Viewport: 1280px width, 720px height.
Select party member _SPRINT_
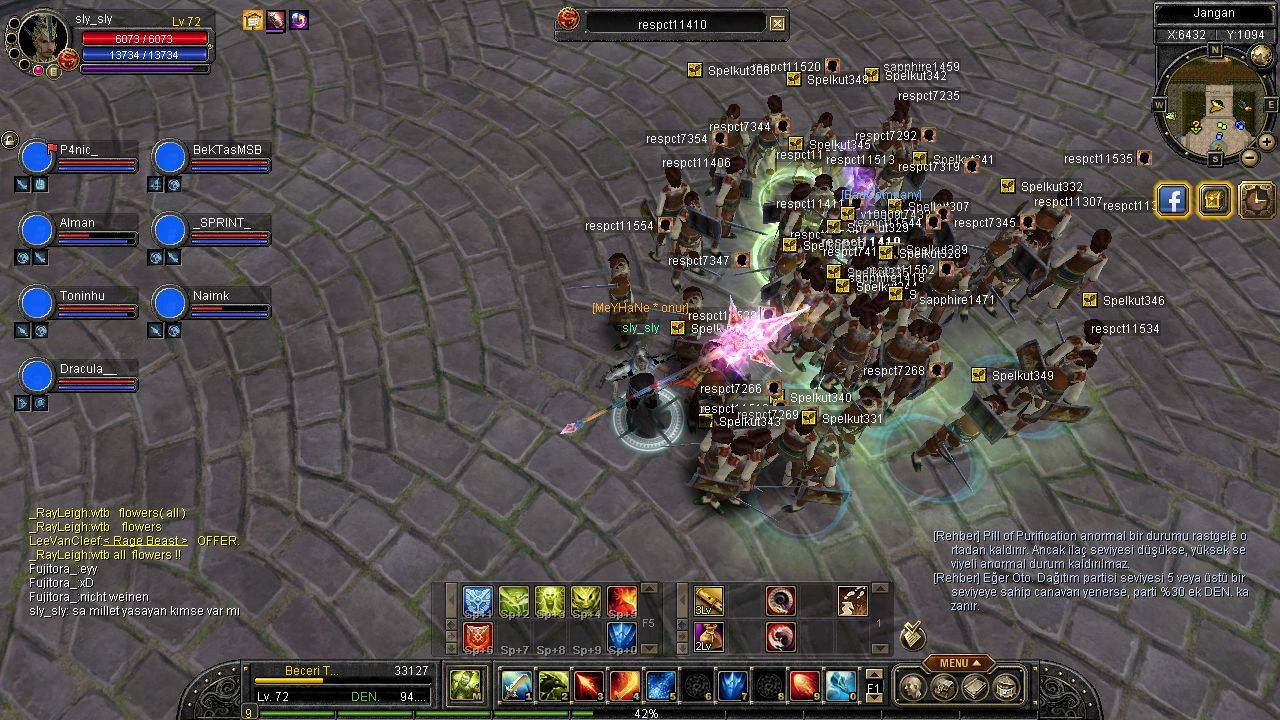[x=170, y=231]
